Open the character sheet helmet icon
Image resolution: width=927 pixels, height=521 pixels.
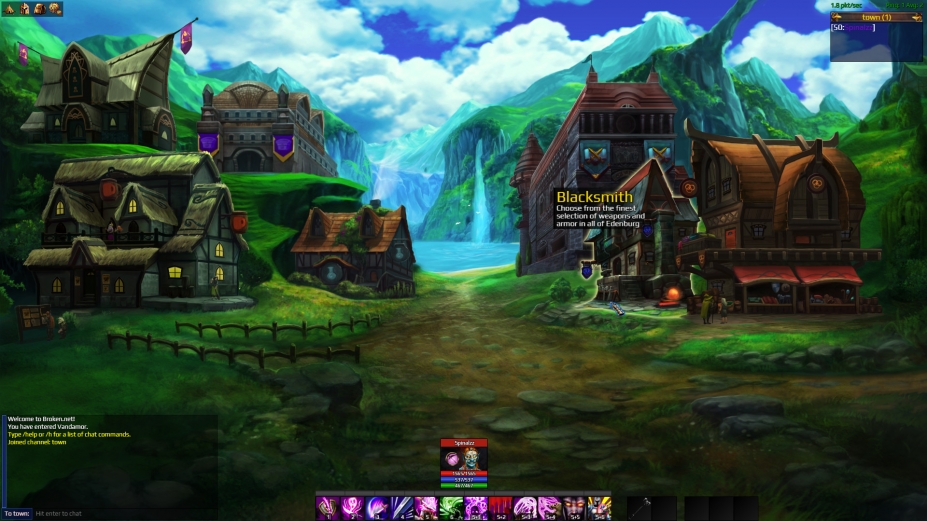tap(26, 8)
